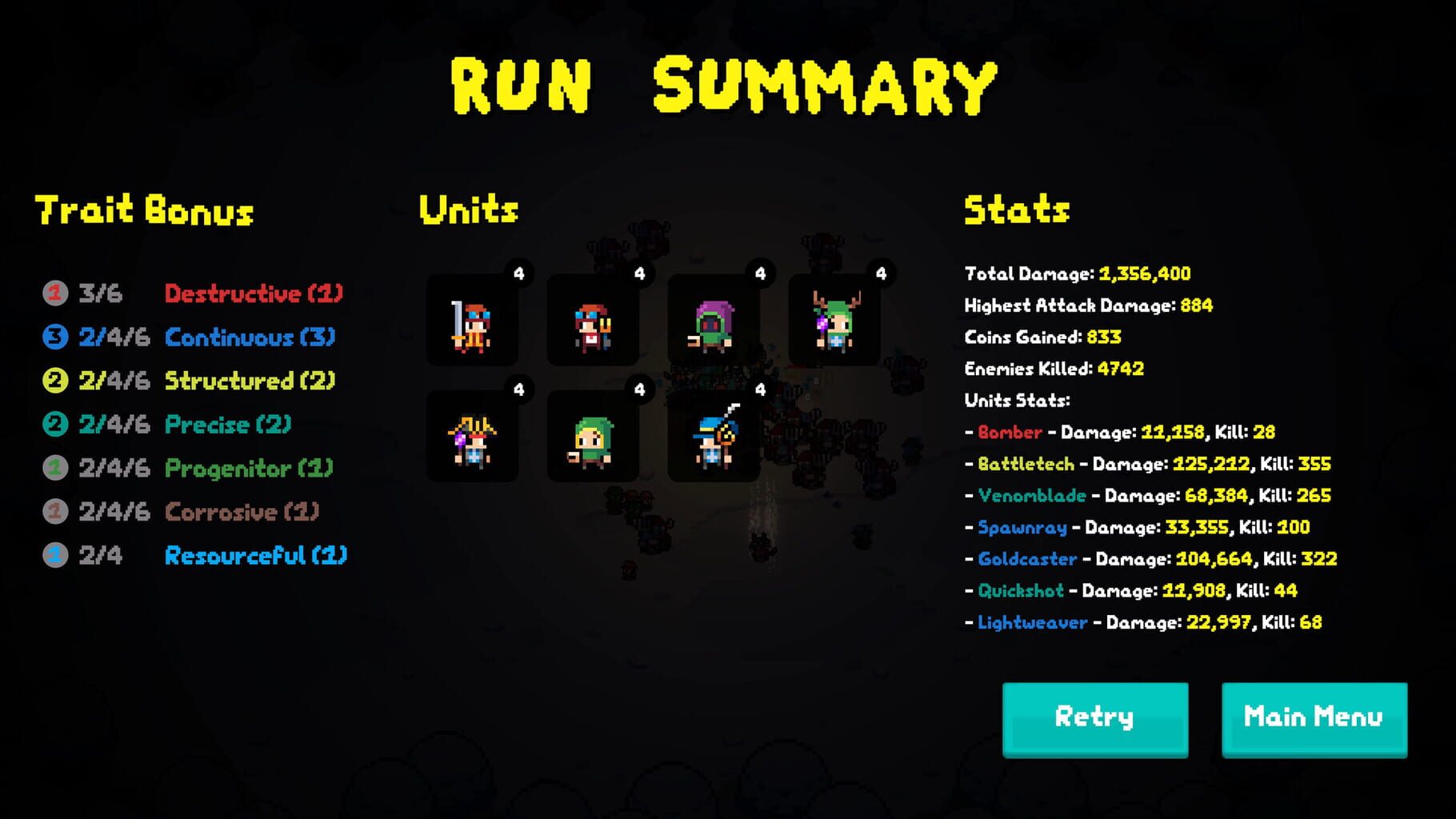Click the yellow Total Damage value
The image size is (1456, 819).
coord(1145,274)
